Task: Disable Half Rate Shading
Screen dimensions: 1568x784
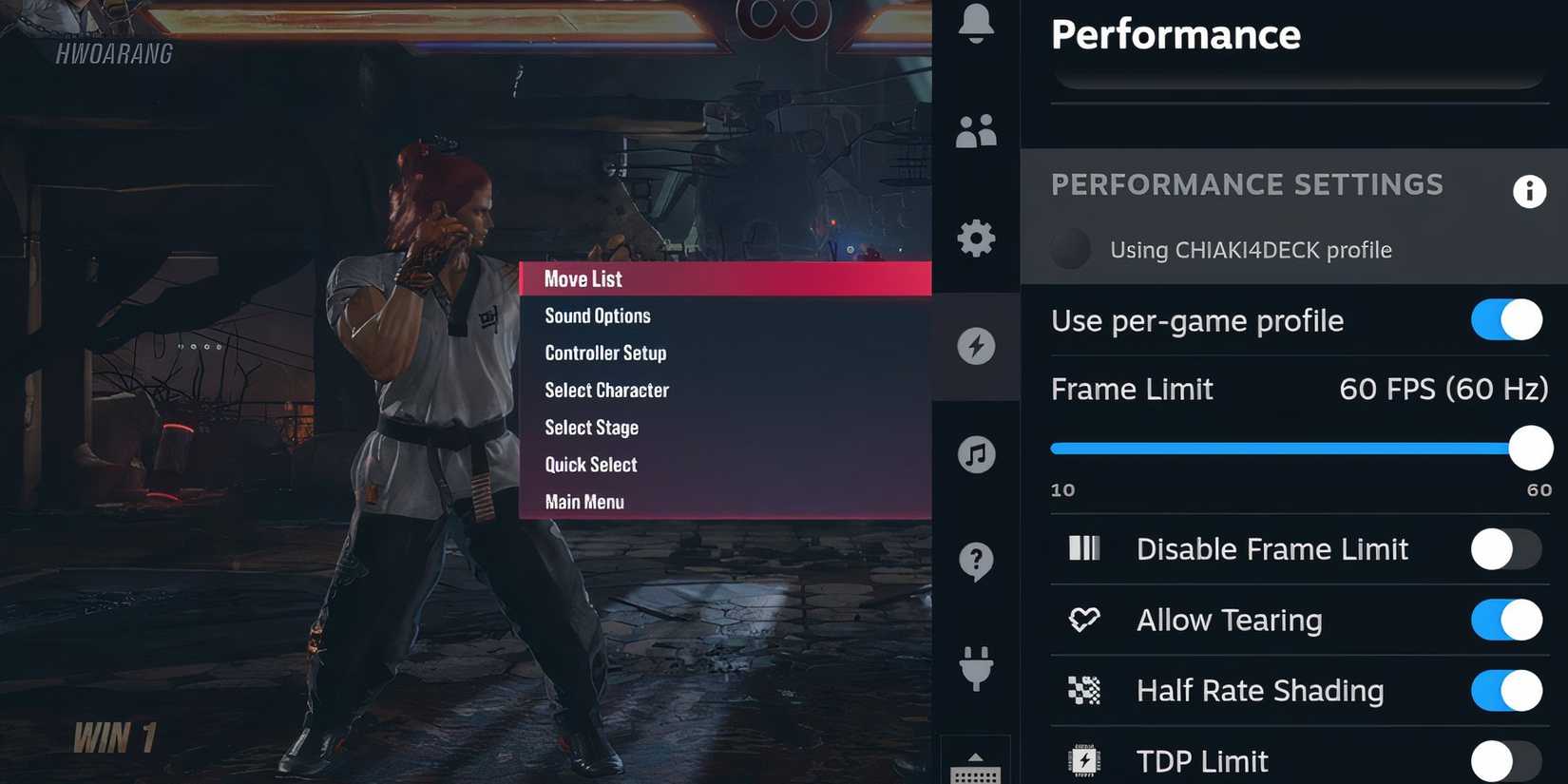Action: [1506, 691]
